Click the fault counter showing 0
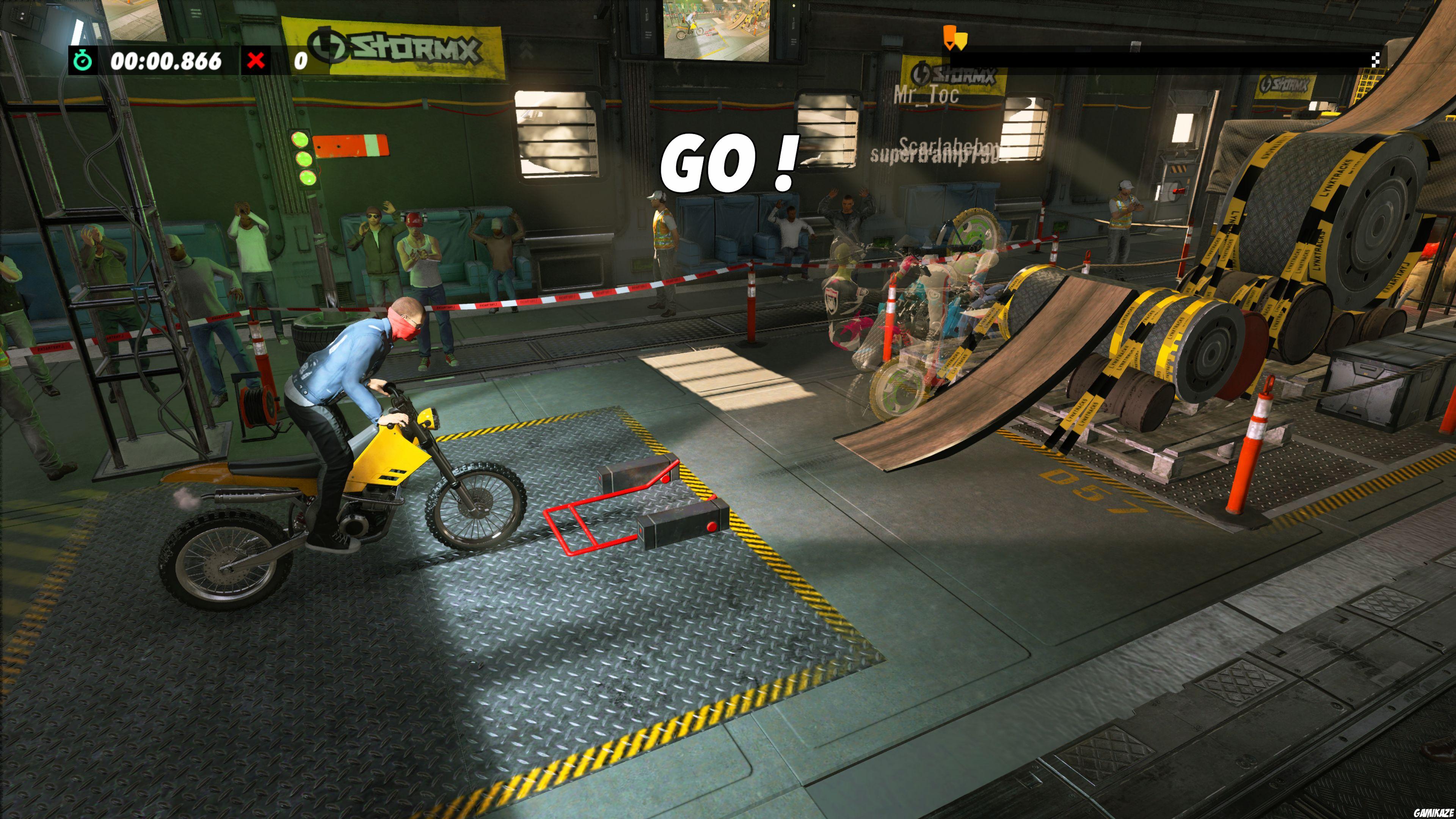Screen dimensions: 1456x819 pyautogui.click(x=301, y=61)
